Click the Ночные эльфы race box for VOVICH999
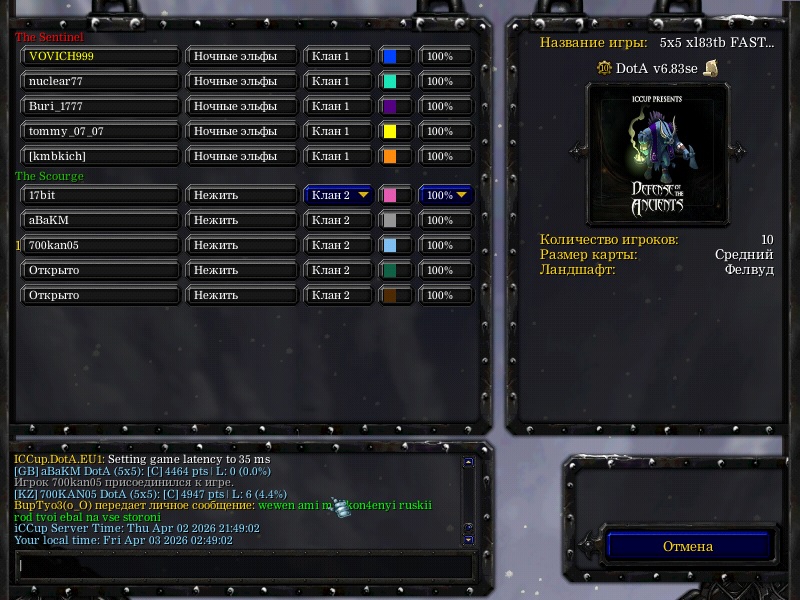 click(x=241, y=57)
